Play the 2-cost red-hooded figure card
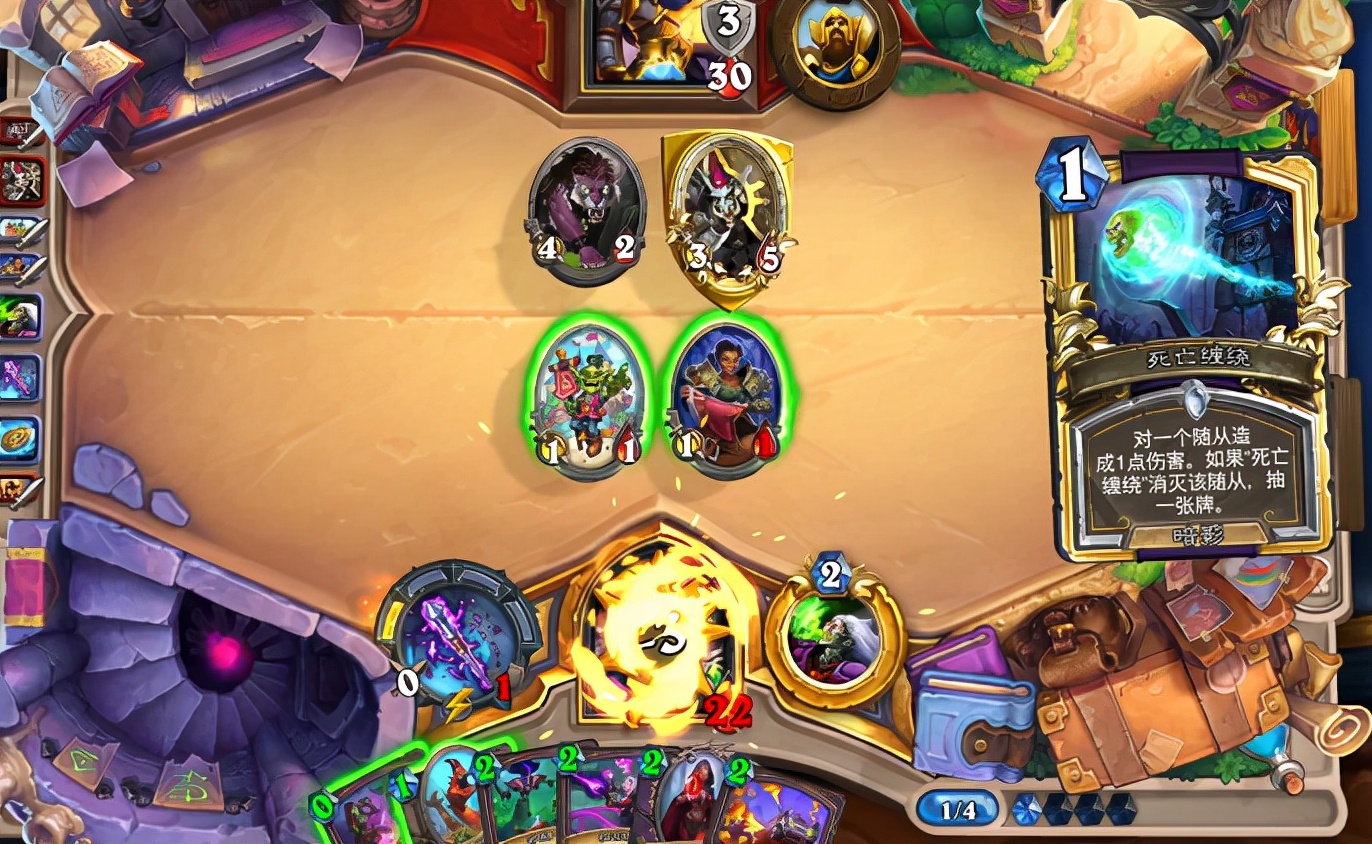1372x844 pixels. 690,805
